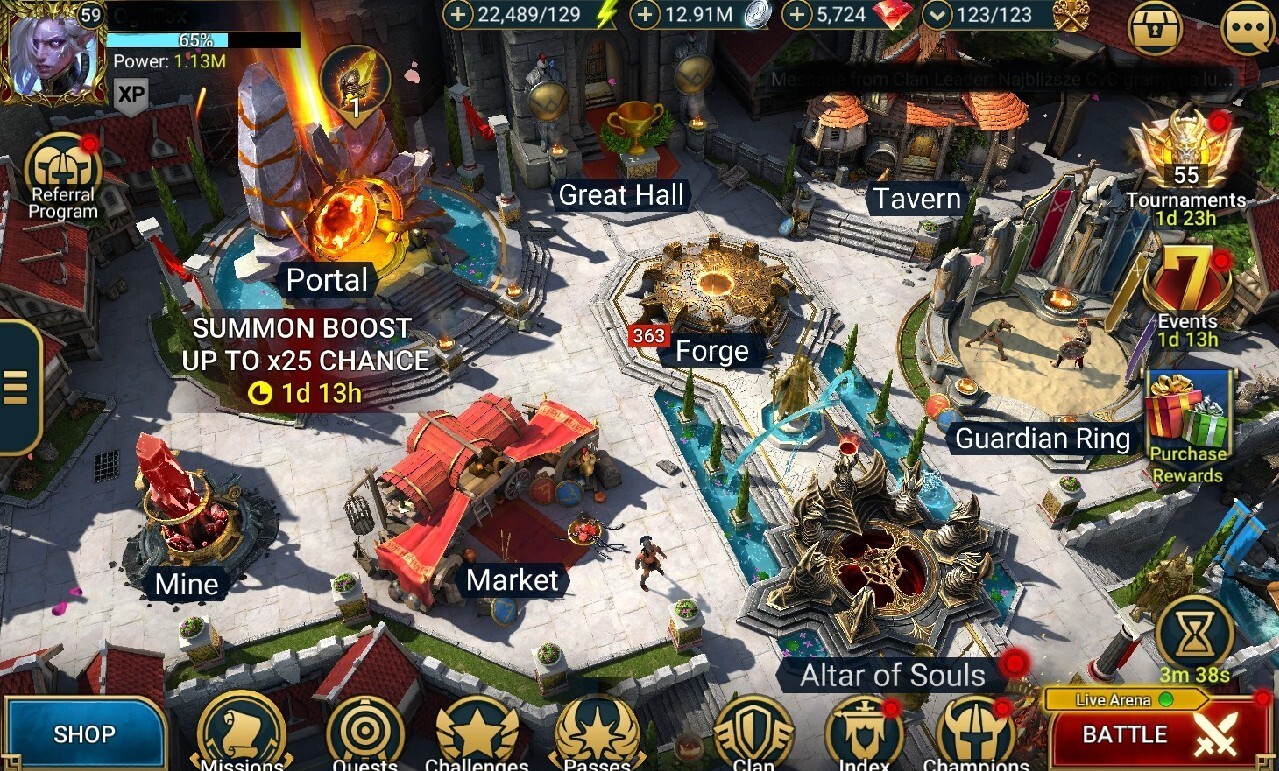Viewport: 1279px width, 771px height.
Task: Add more gems with plus button
Action: pos(797,15)
